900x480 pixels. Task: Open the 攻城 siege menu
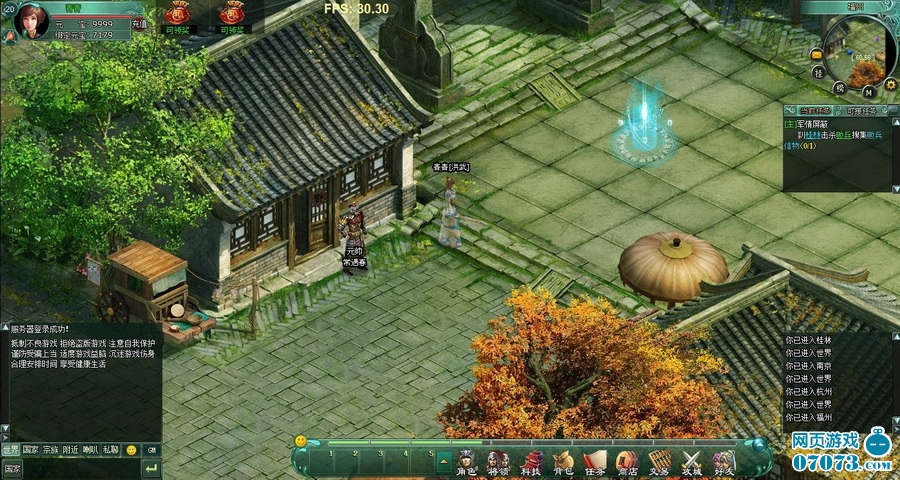click(691, 461)
